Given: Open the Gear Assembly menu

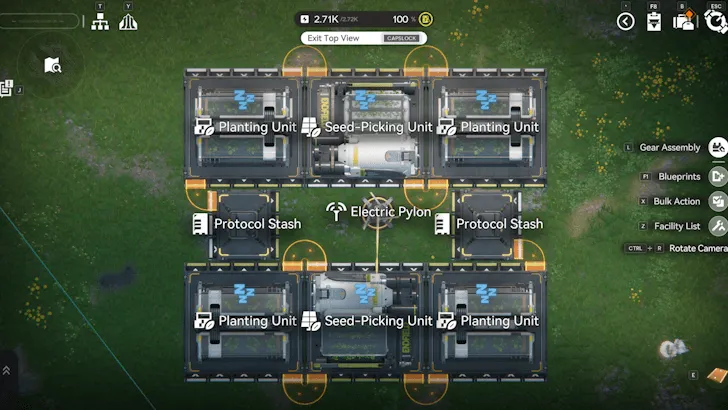Looking at the screenshot, I should click(717, 148).
